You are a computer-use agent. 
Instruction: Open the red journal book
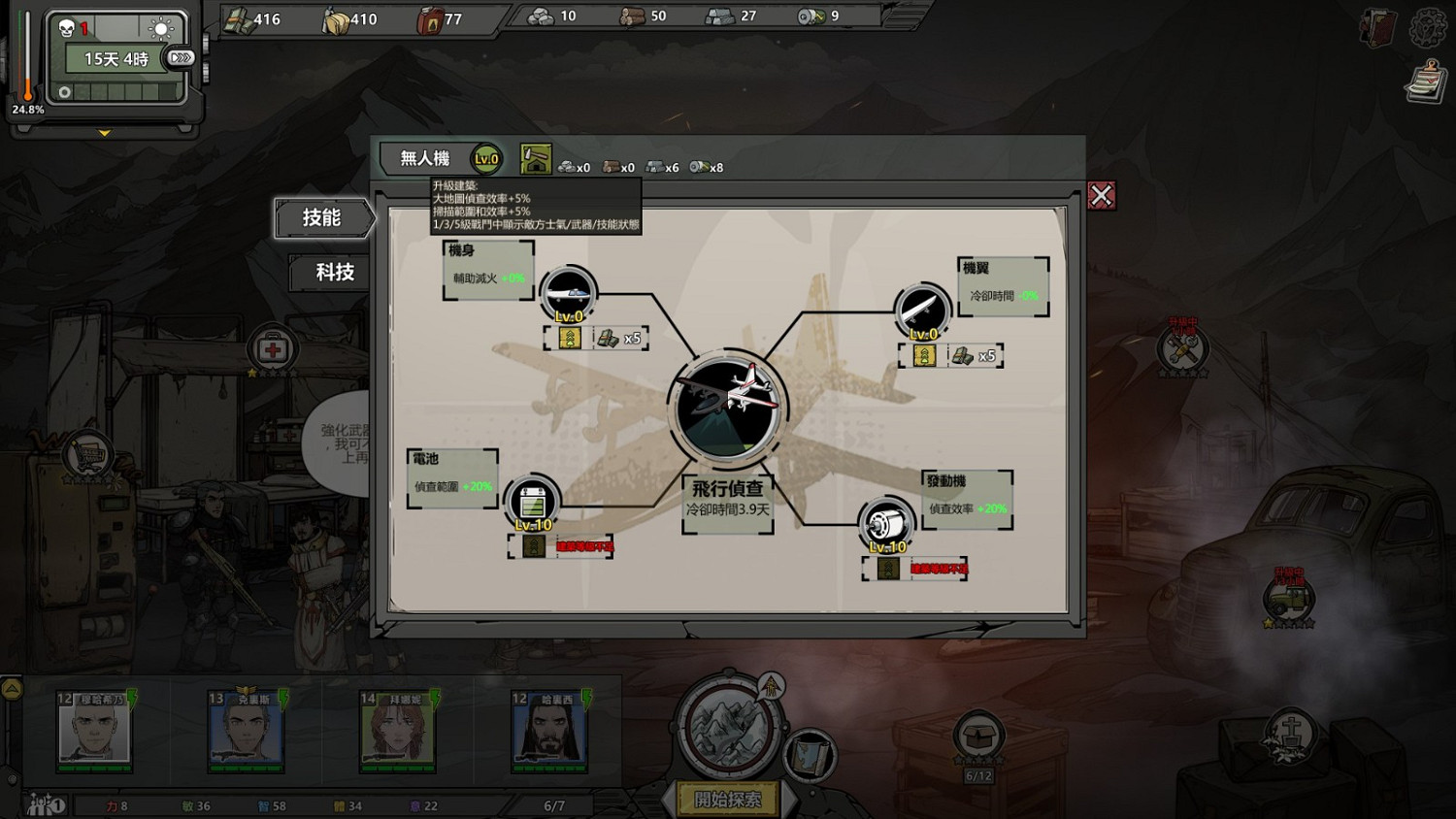pyautogui.click(x=1377, y=28)
